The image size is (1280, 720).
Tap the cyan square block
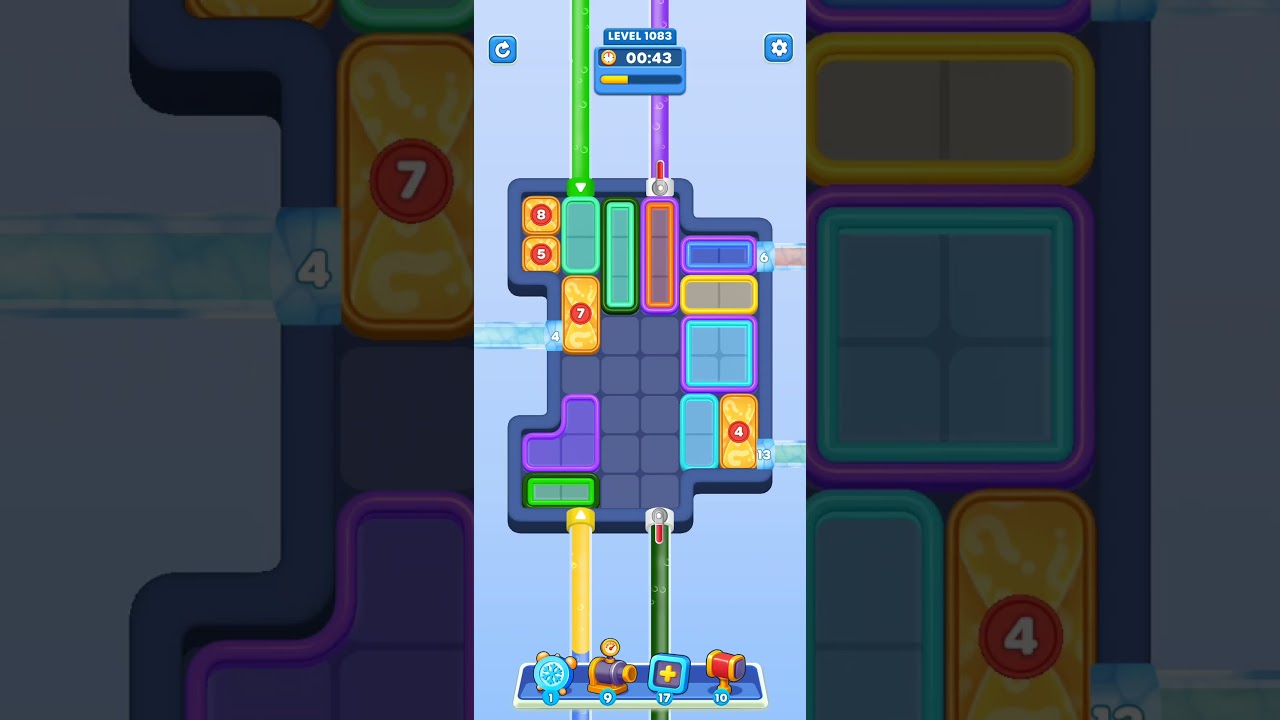[x=718, y=354]
